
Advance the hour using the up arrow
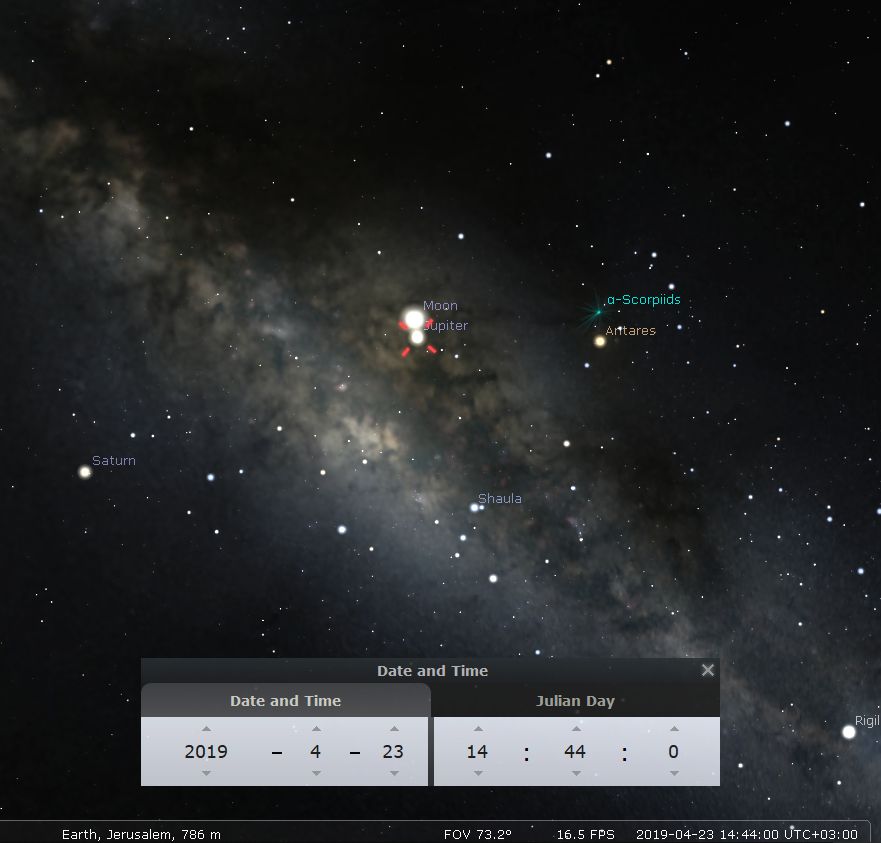(478, 729)
